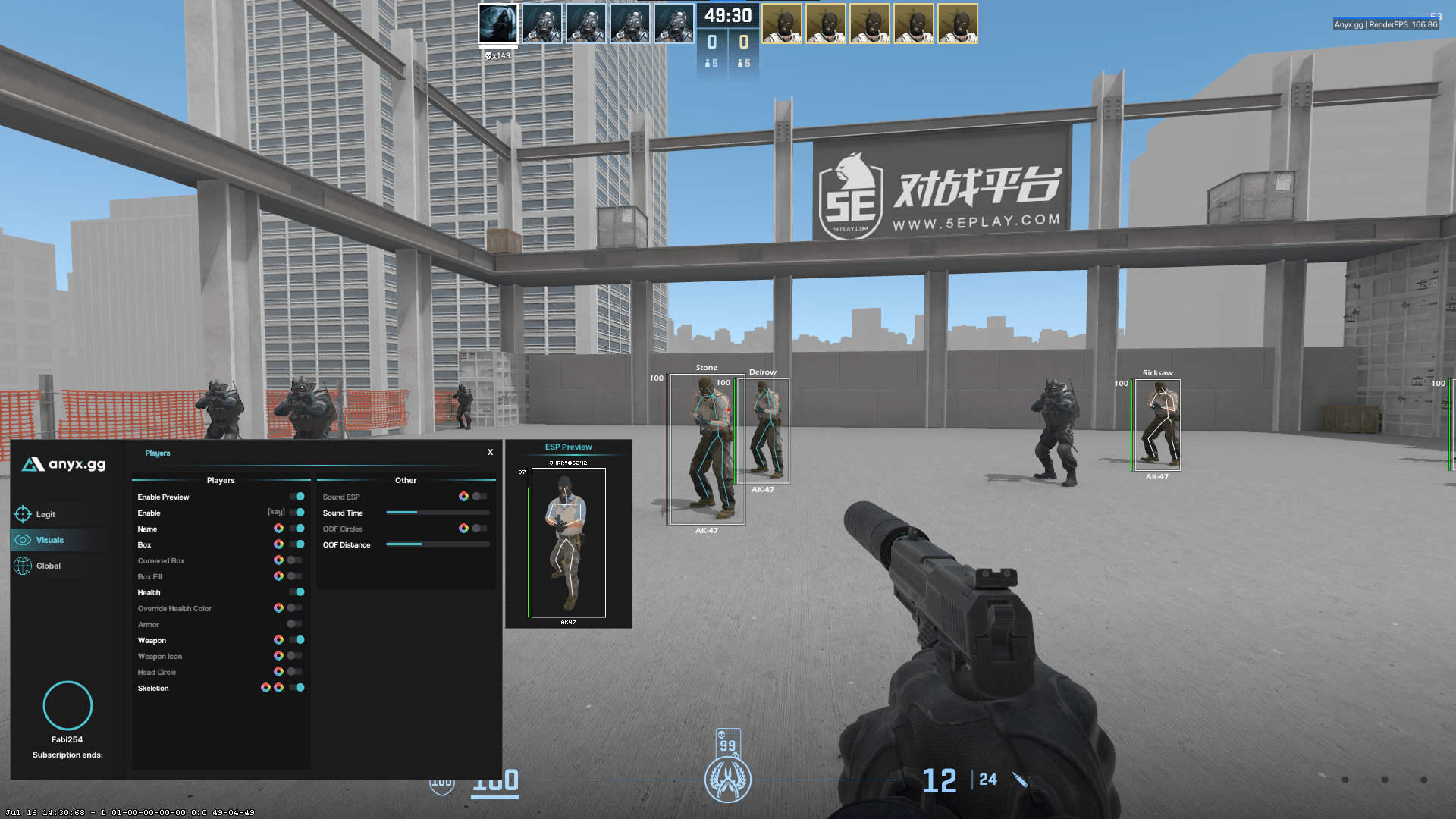Viewport: 1456px width, 819px height.
Task: Adjust the Sound Time slider
Action: click(438, 512)
